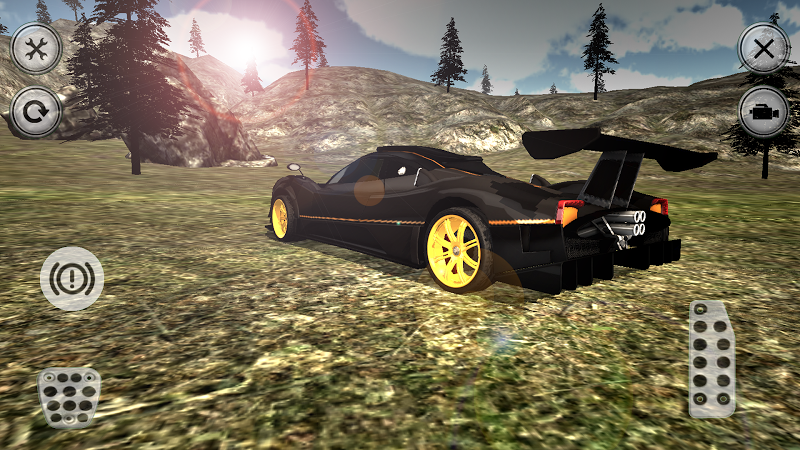Step on the gas accelerator pedal
The image size is (800, 450).
(712, 358)
